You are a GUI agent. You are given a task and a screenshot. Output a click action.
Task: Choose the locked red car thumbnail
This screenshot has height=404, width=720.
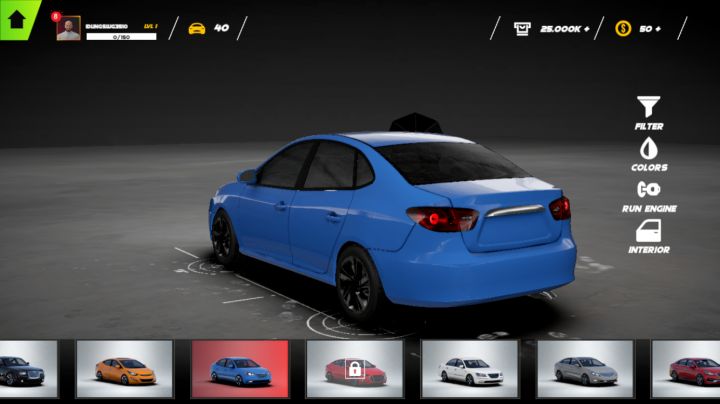354,369
